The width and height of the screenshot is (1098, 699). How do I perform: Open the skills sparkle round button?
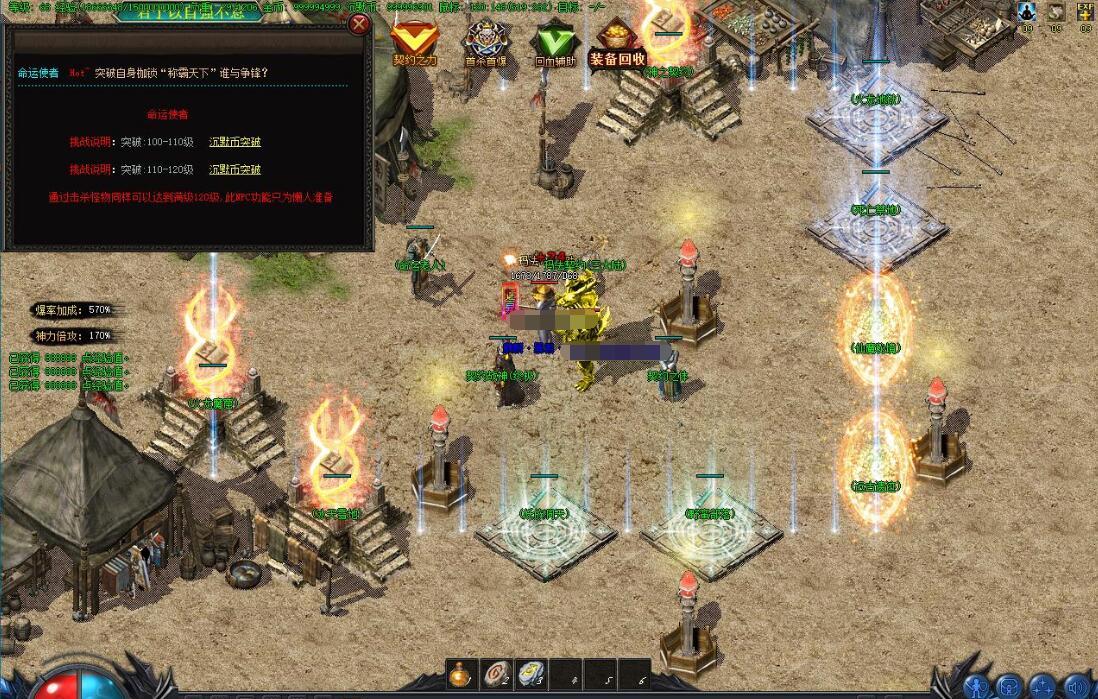coord(1043,687)
